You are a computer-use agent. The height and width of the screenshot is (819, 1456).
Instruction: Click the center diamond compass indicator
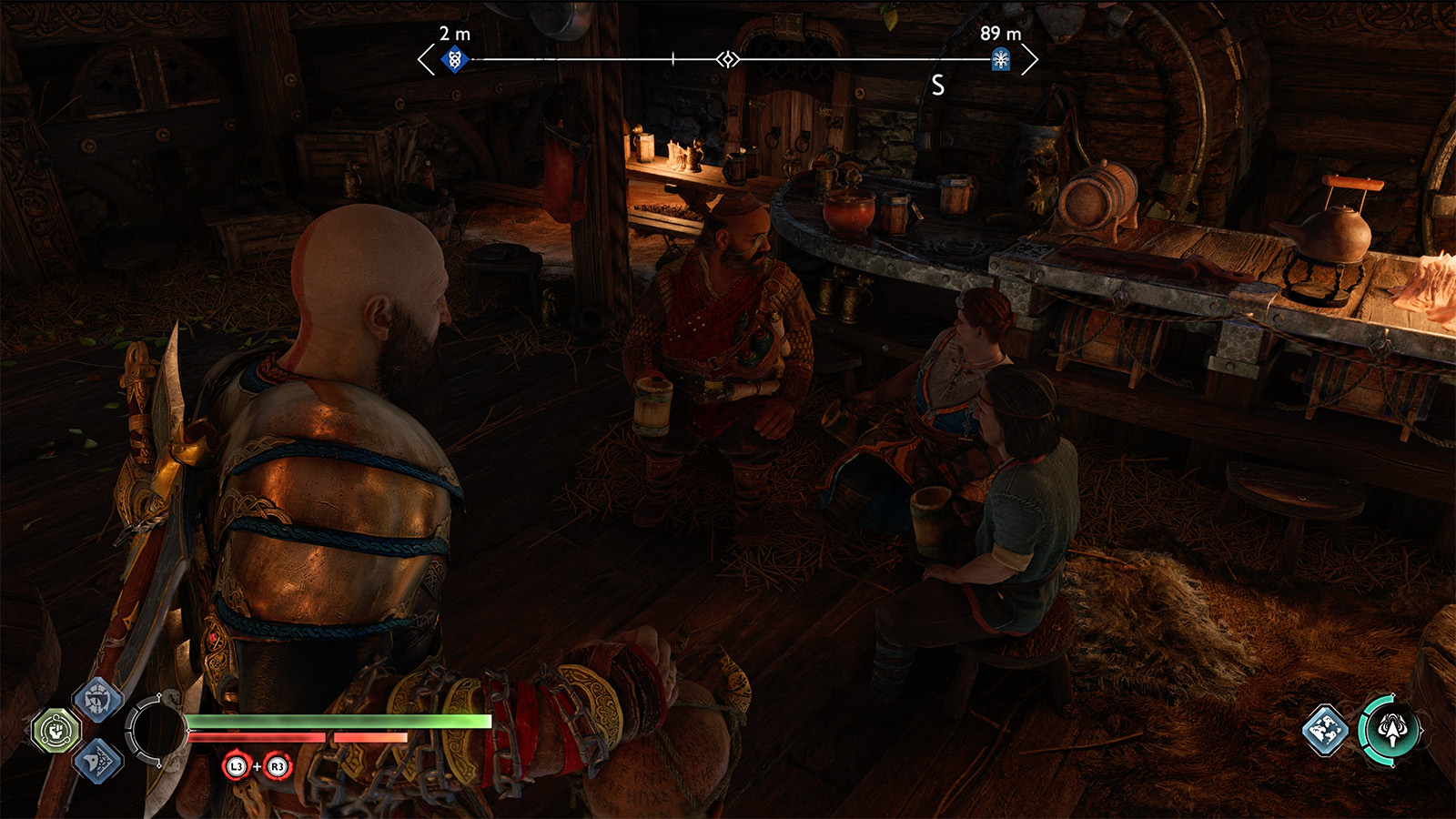(727, 60)
